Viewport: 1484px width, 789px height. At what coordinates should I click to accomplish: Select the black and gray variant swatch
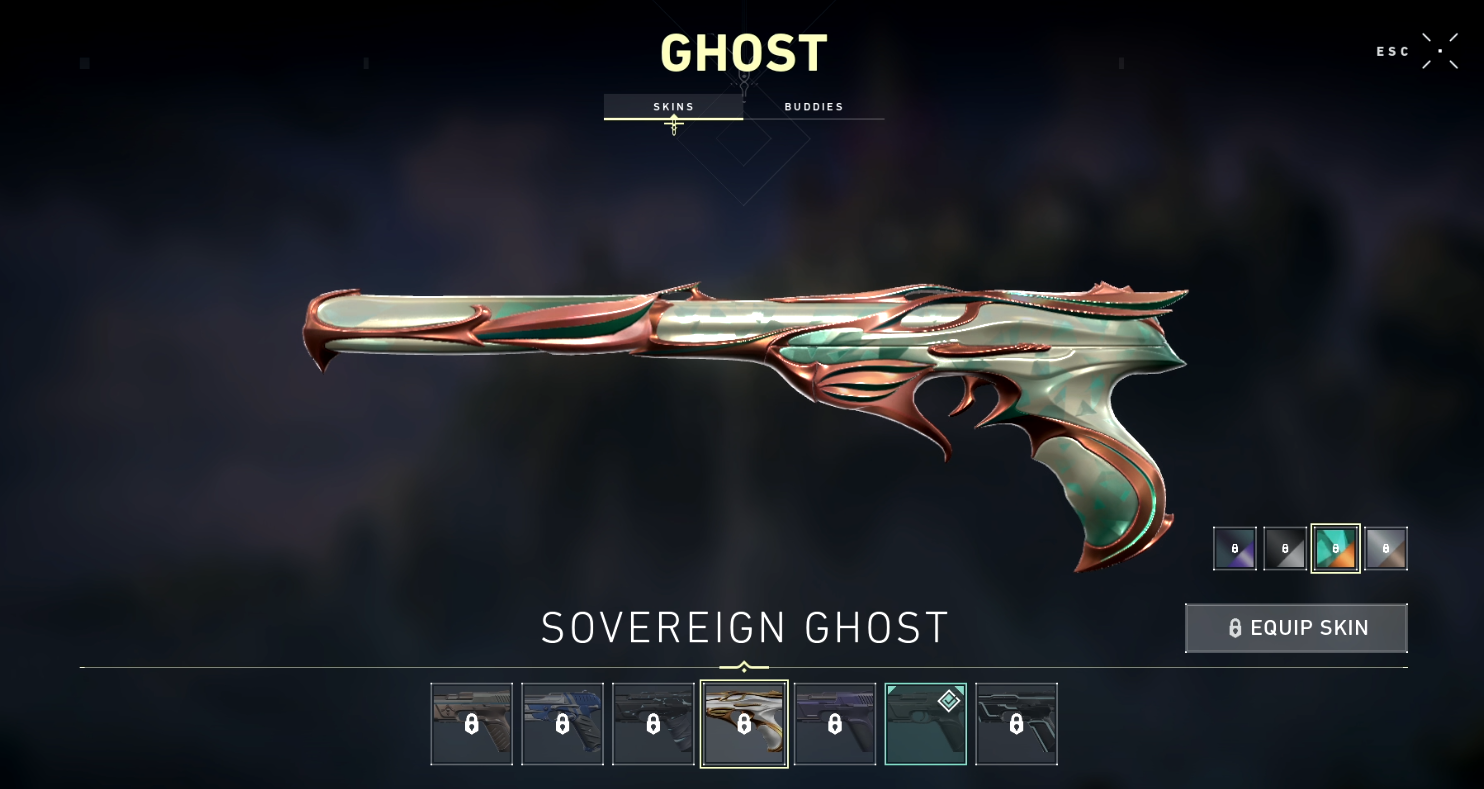coord(1285,548)
